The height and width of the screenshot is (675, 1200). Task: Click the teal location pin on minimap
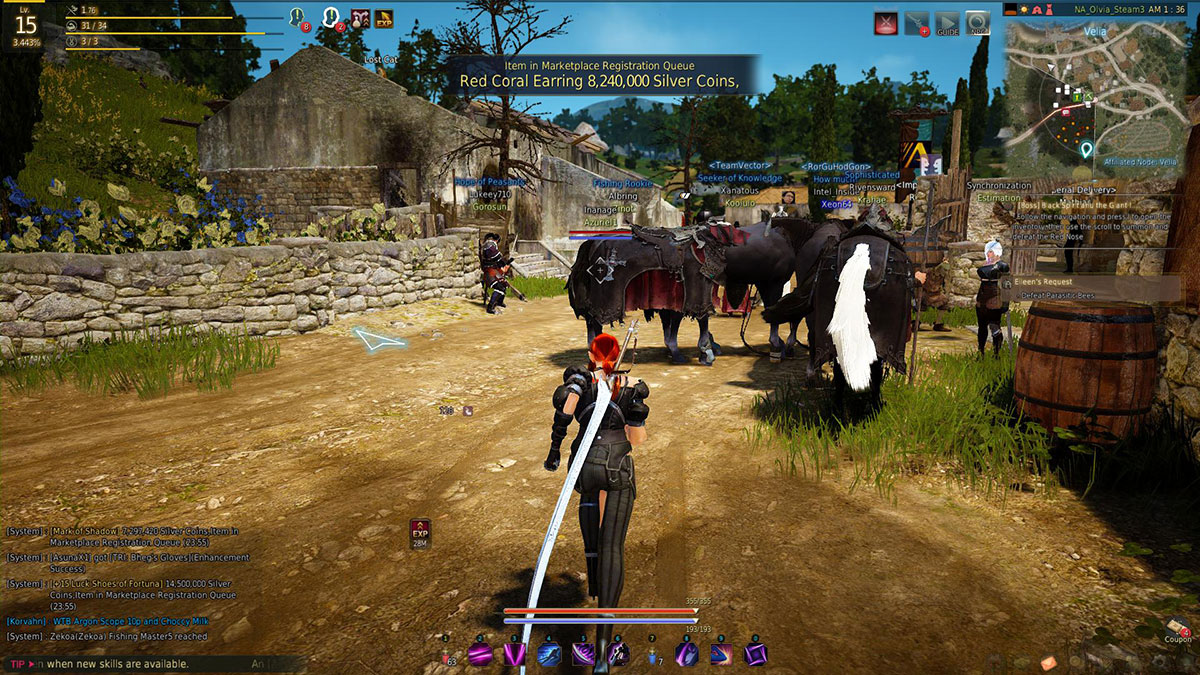pos(1086,150)
